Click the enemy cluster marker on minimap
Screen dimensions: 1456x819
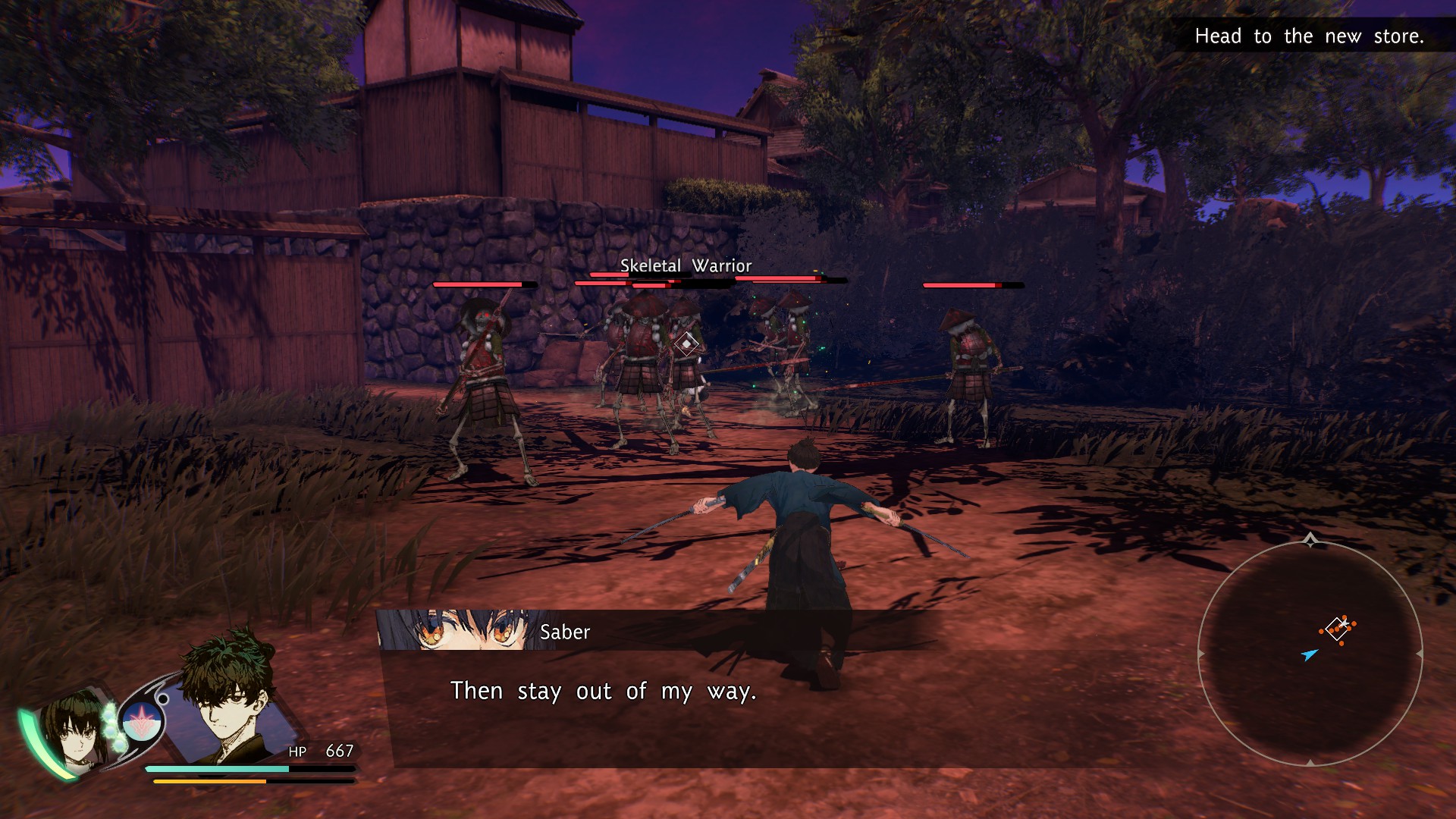(x=1338, y=629)
